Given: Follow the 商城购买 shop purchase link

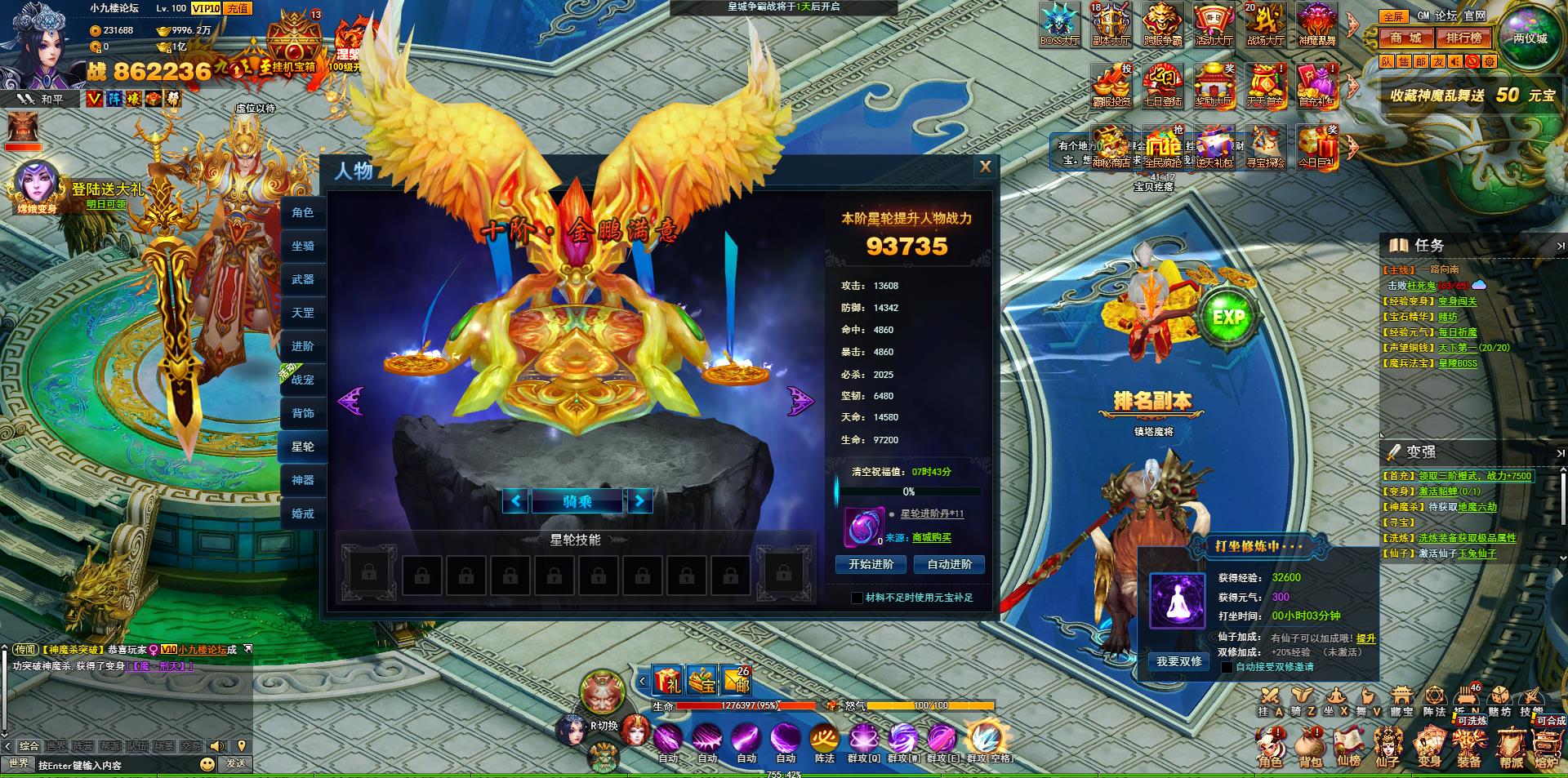Looking at the screenshot, I should 931,538.
